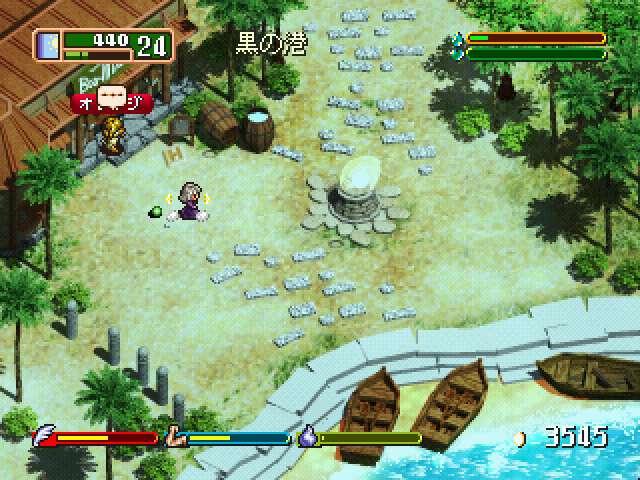
Task: Click the gold coin money icon
Action: click(518, 437)
